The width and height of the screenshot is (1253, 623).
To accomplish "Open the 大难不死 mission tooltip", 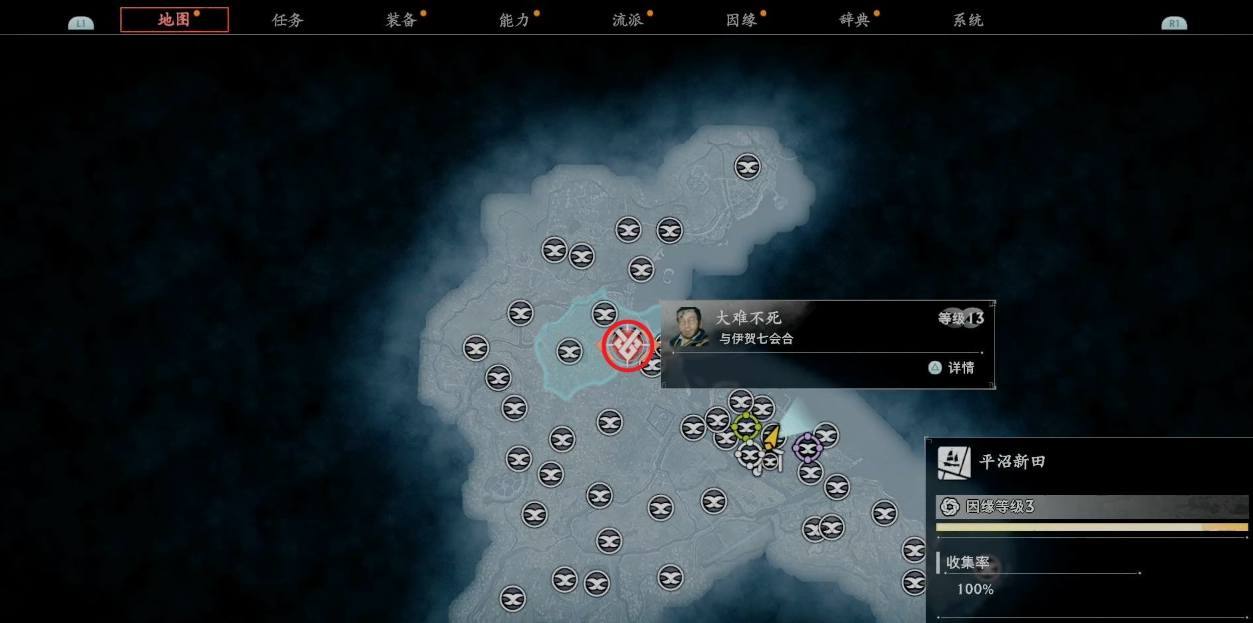I will (826, 343).
